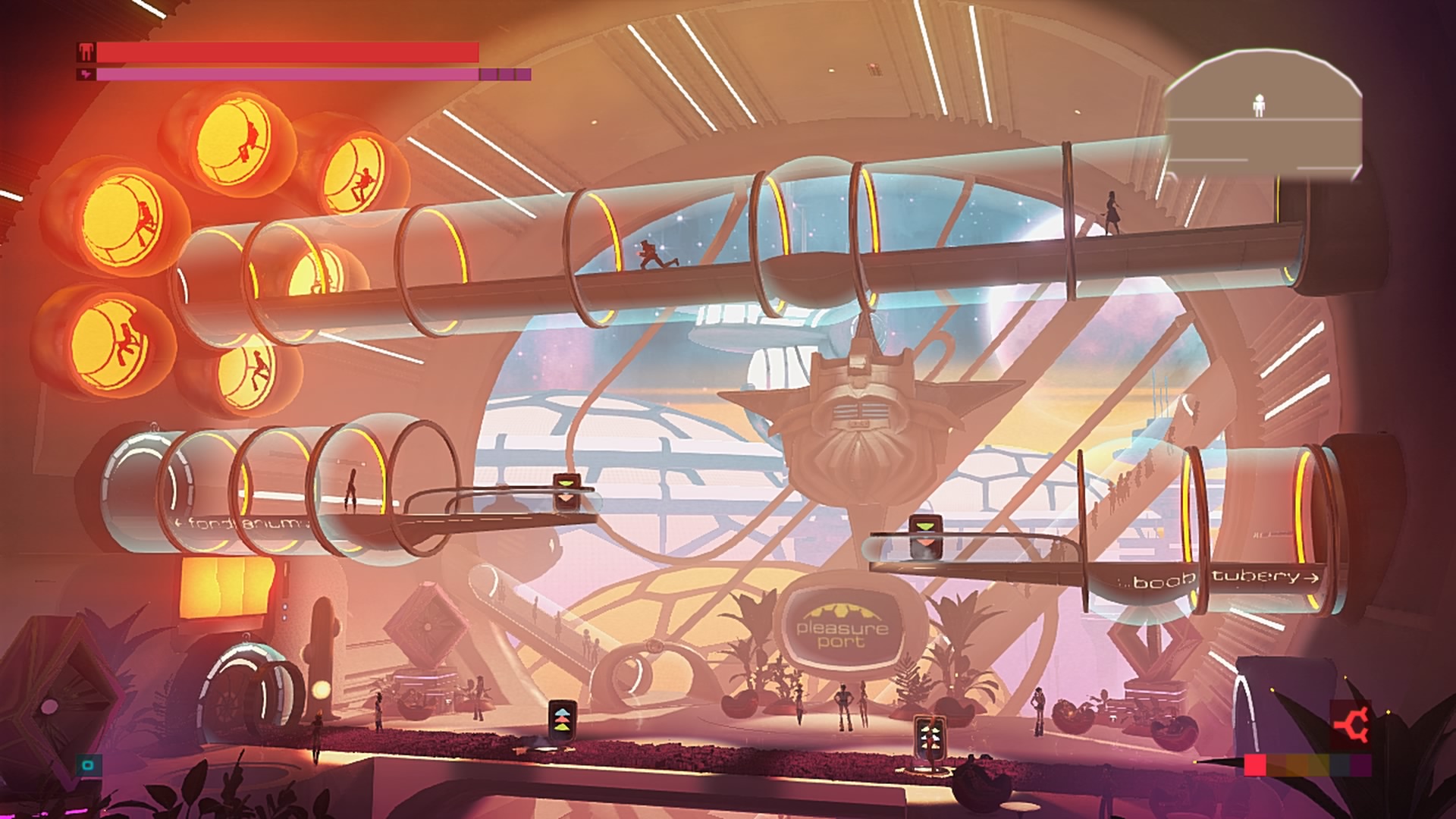Click the person icon beside the health bar
Image resolution: width=1456 pixels, height=819 pixels.
click(x=86, y=52)
